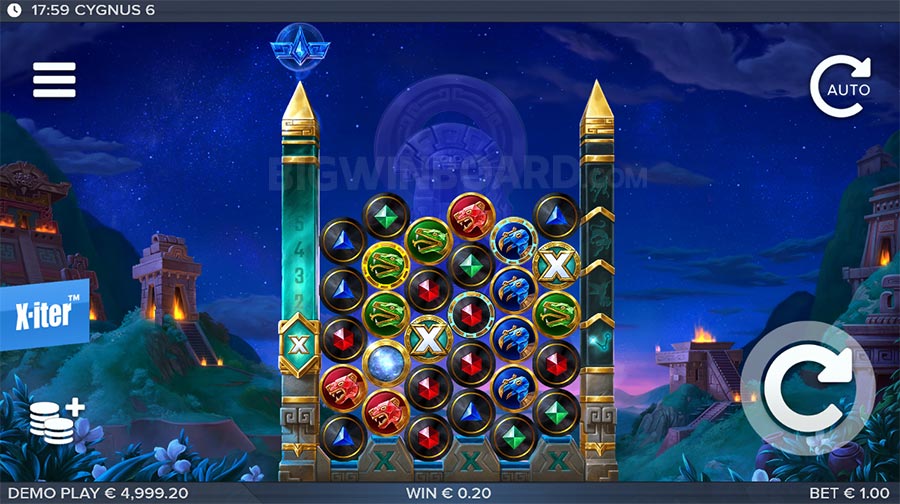Viewport: 900px width, 504px height.
Task: Open the coin stack bet settings
Action: 55,424
